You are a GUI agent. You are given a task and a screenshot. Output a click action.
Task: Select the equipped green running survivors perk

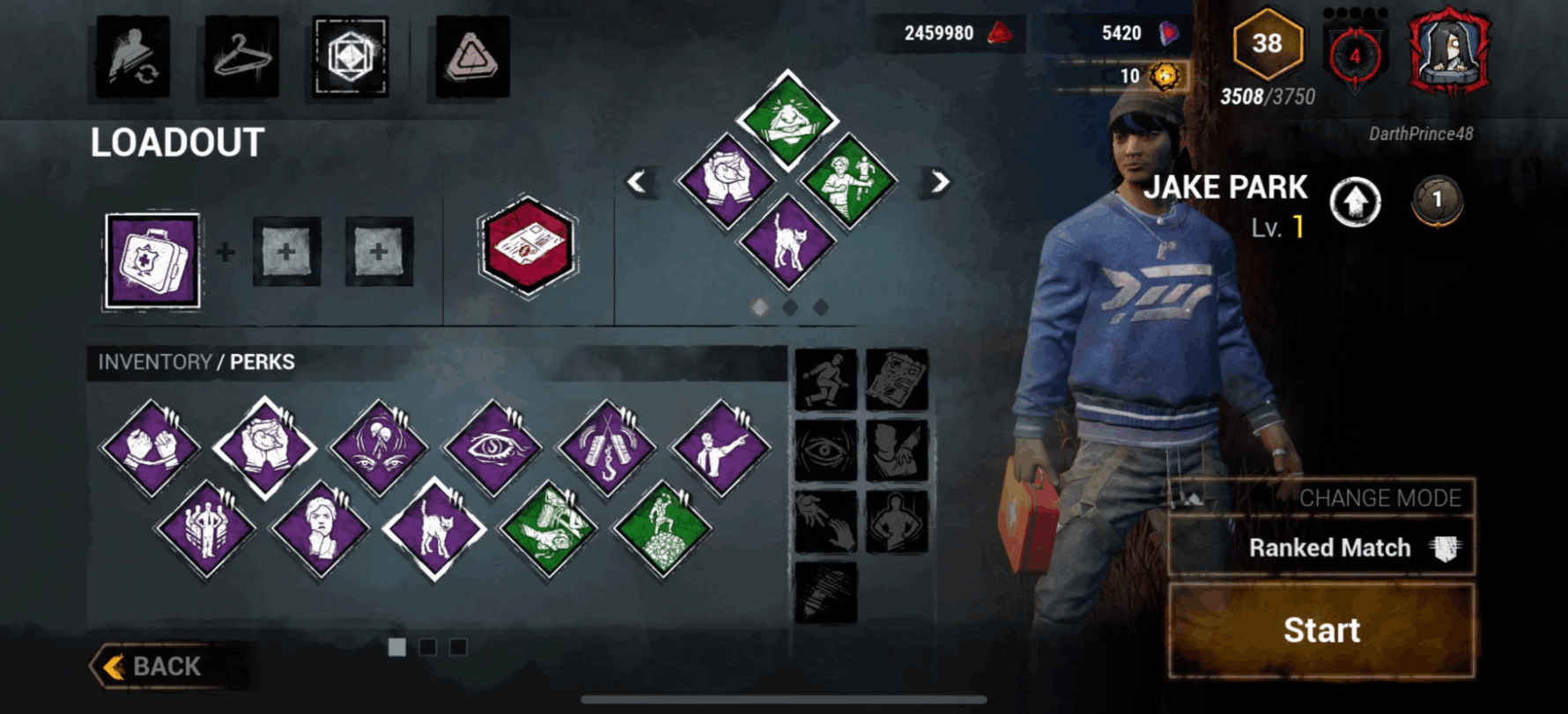coord(848,180)
